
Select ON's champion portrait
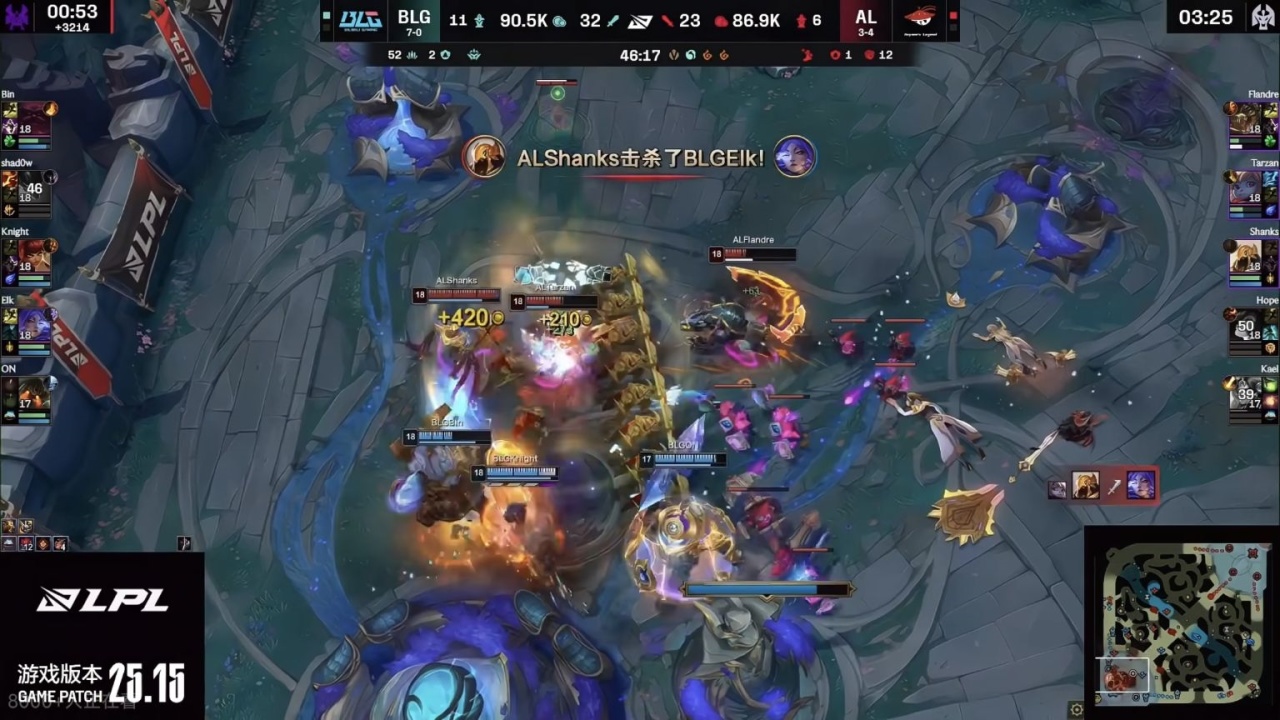33,394
